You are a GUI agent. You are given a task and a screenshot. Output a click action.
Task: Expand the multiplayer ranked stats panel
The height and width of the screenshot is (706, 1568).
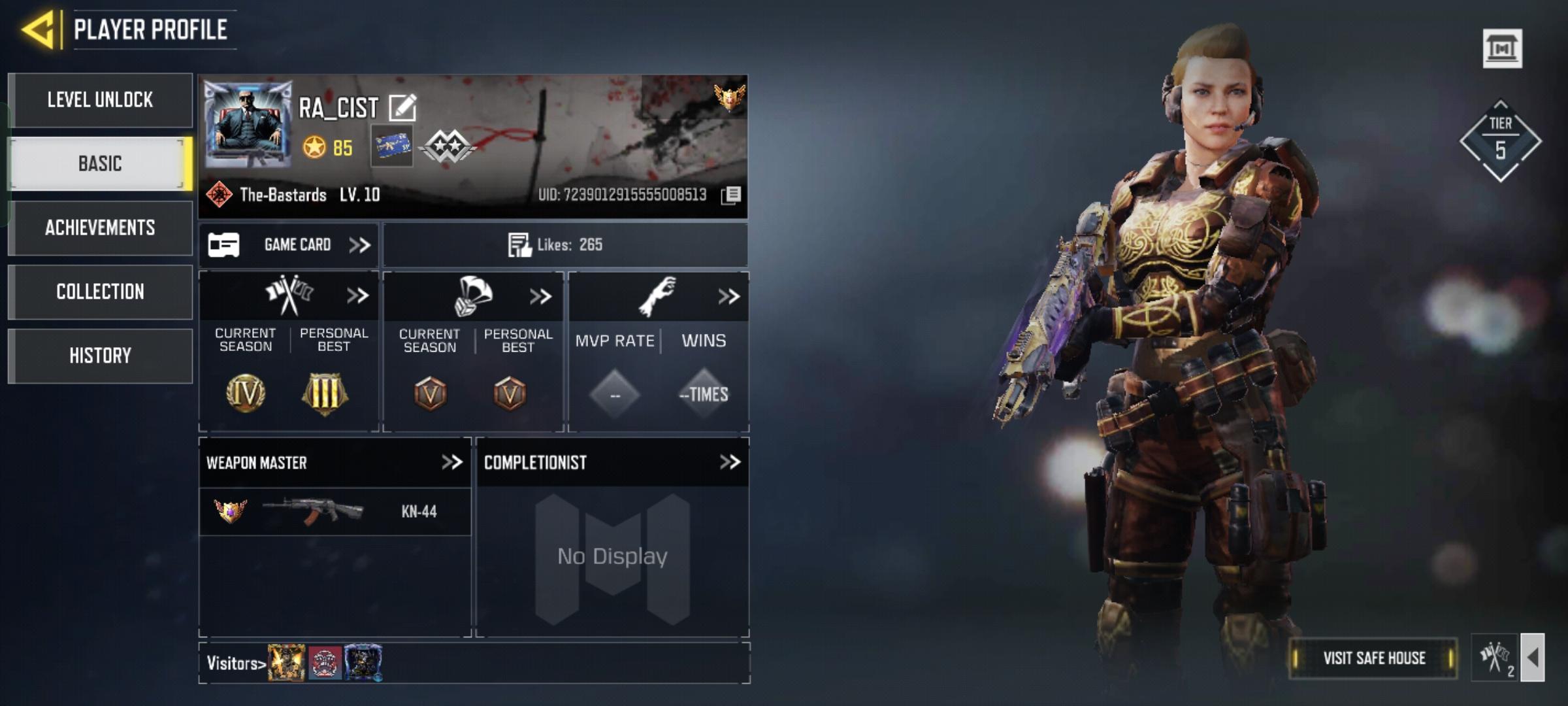(x=357, y=296)
